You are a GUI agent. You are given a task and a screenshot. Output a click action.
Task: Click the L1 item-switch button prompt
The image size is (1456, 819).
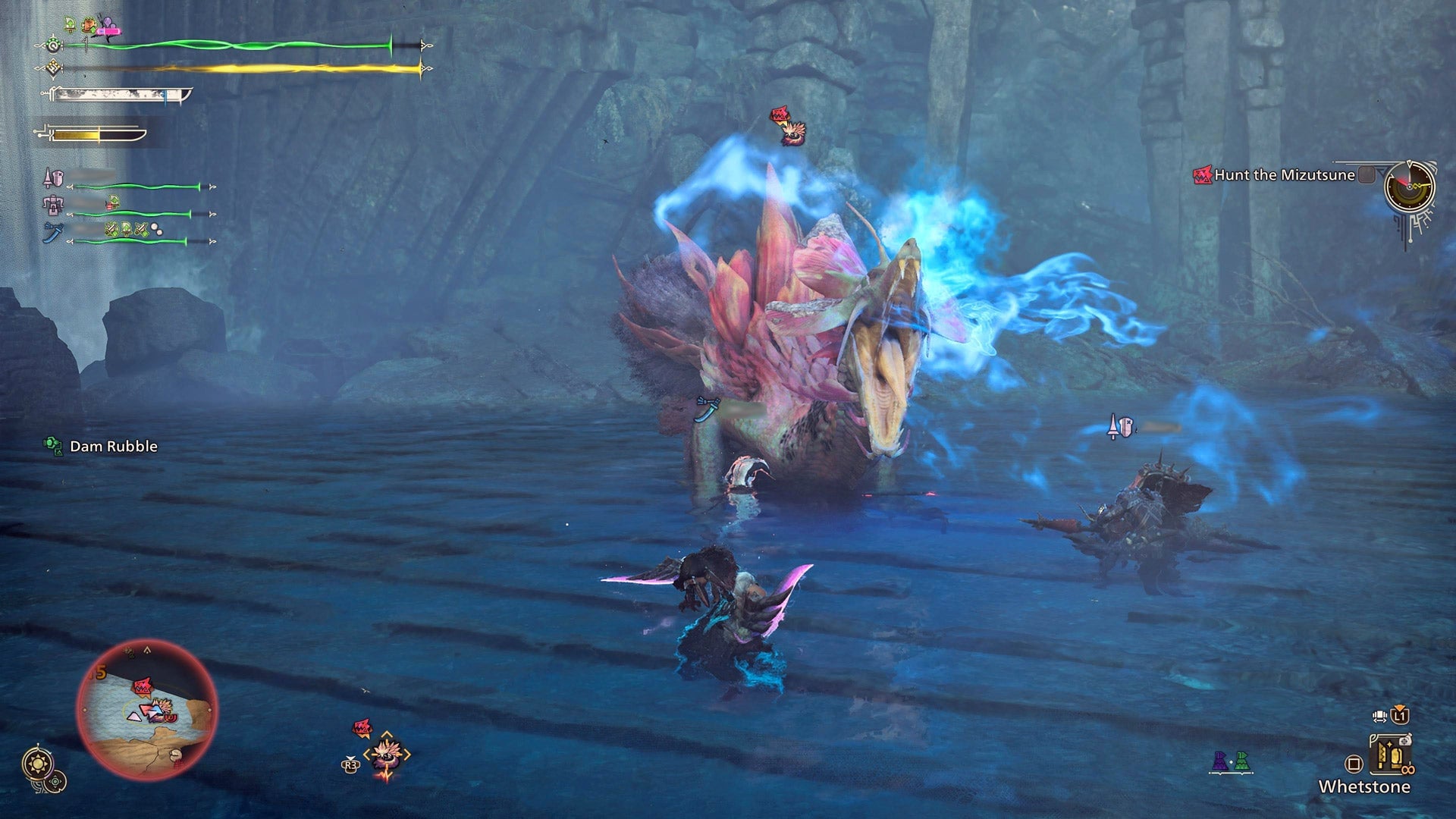[1399, 715]
